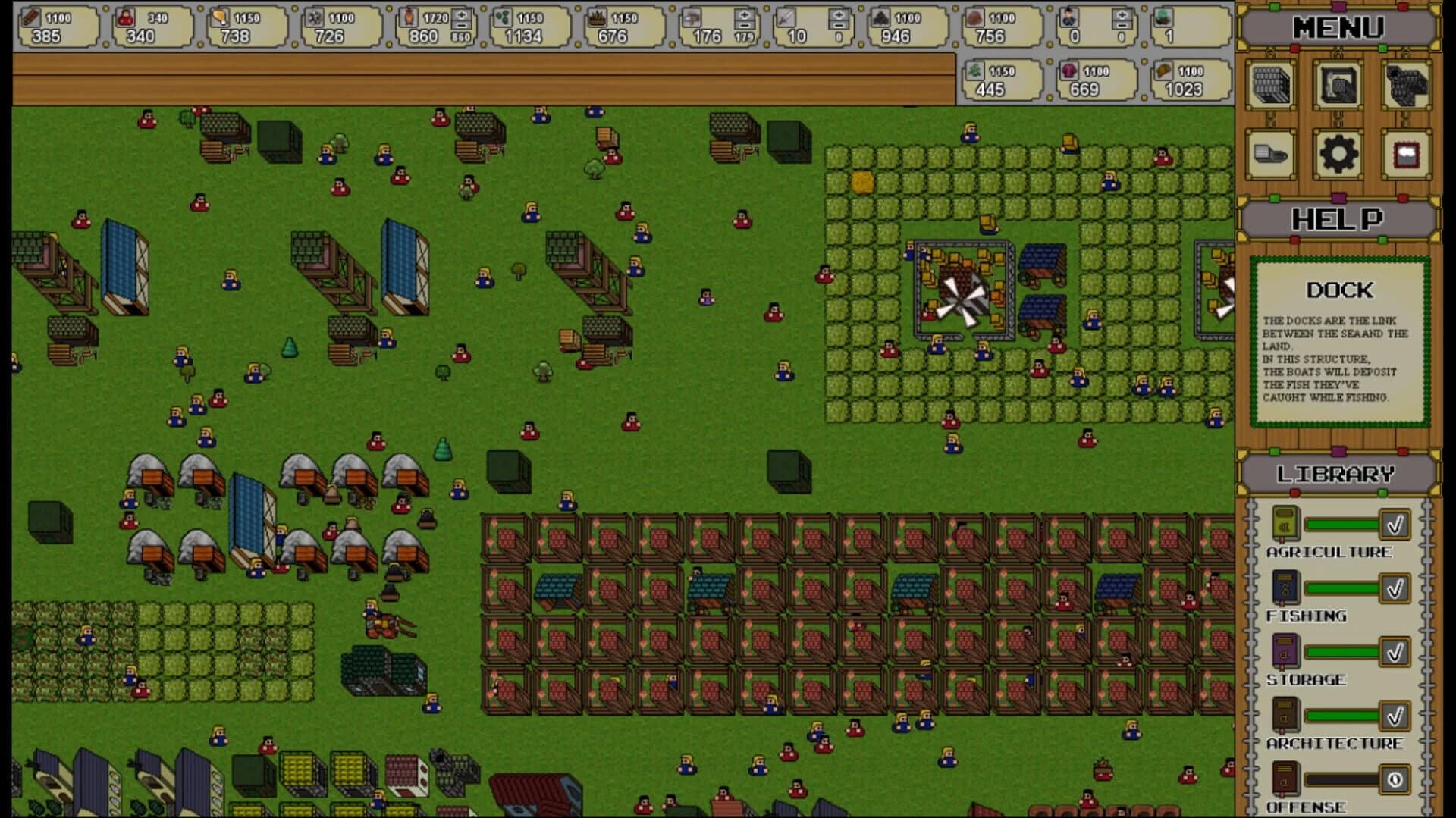This screenshot has width=1456, height=818.
Task: Click the minus stepper on the hammer resource
Action: click(x=745, y=26)
